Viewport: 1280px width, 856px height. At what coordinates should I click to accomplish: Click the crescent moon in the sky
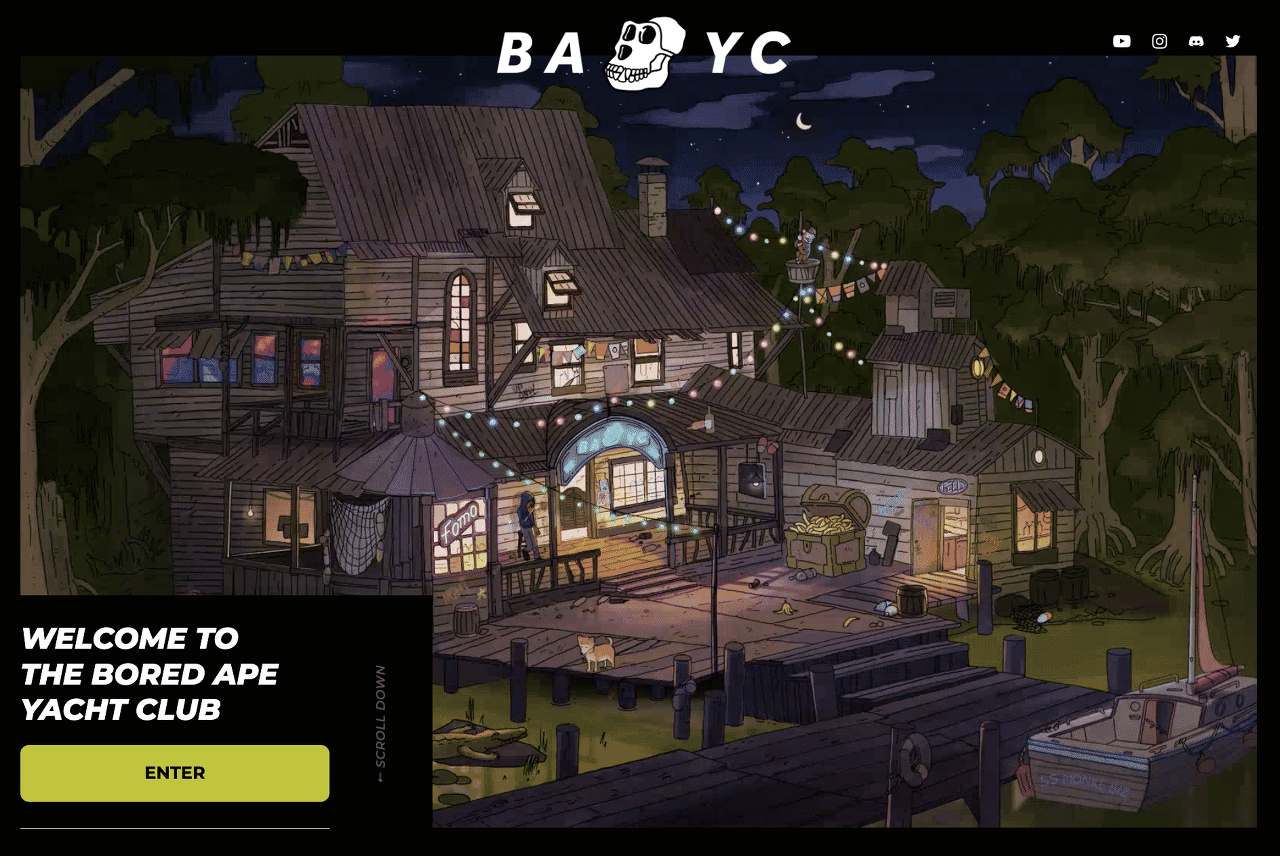(800, 120)
